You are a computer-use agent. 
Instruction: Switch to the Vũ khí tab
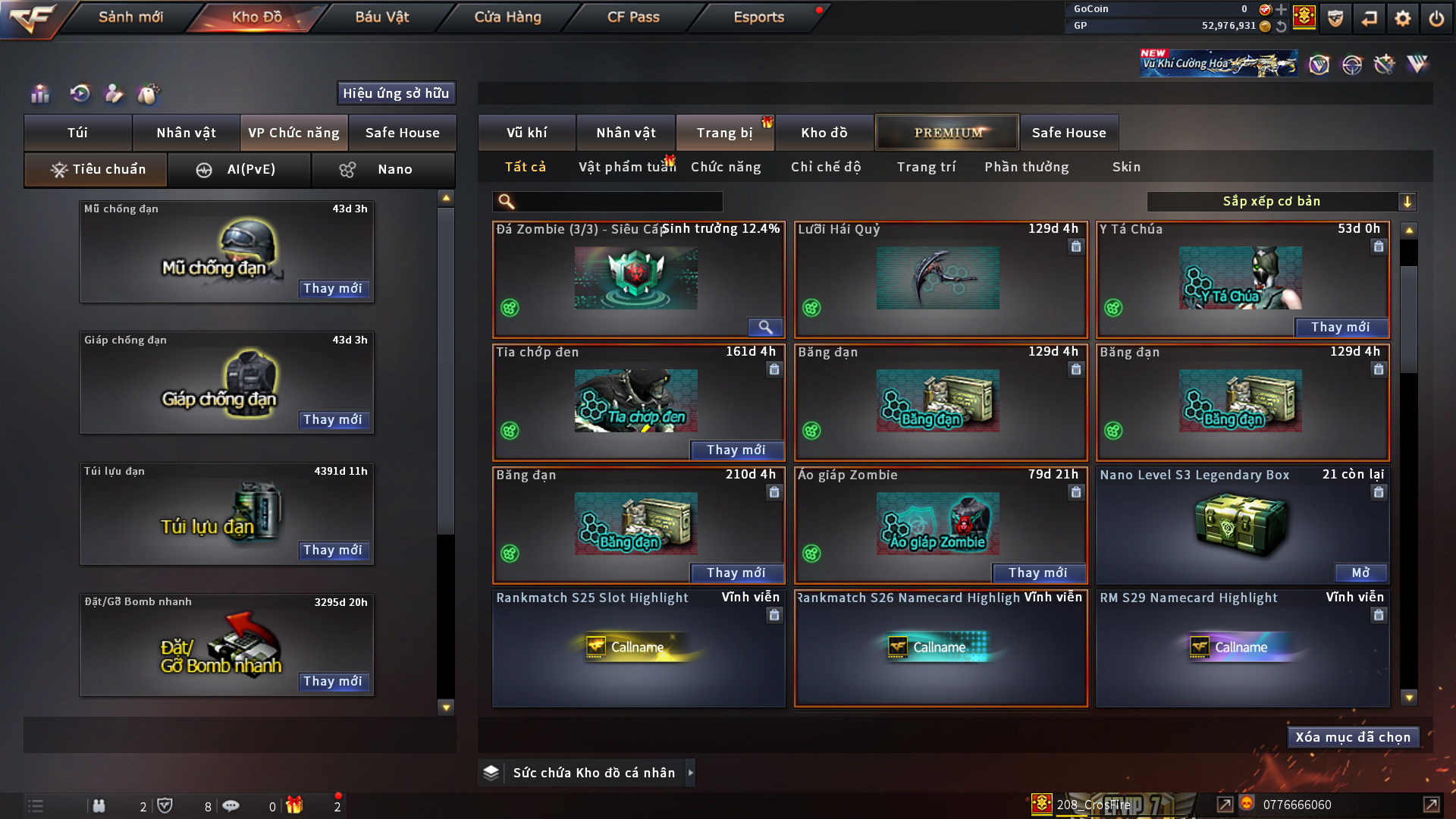click(526, 133)
